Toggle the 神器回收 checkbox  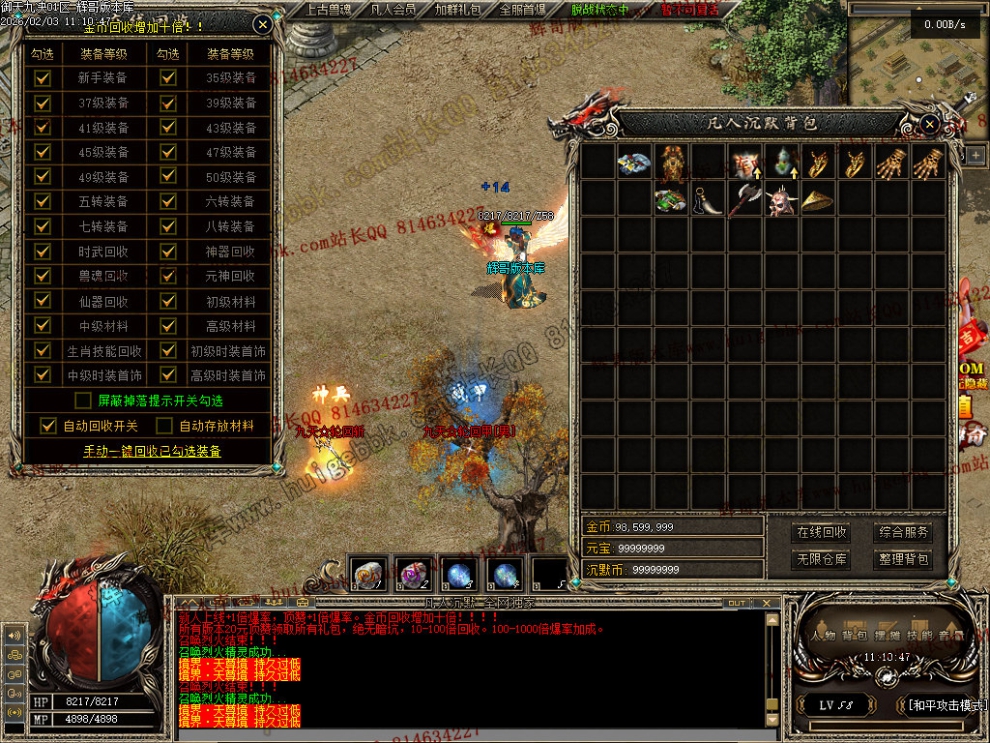pyautogui.click(x=168, y=251)
